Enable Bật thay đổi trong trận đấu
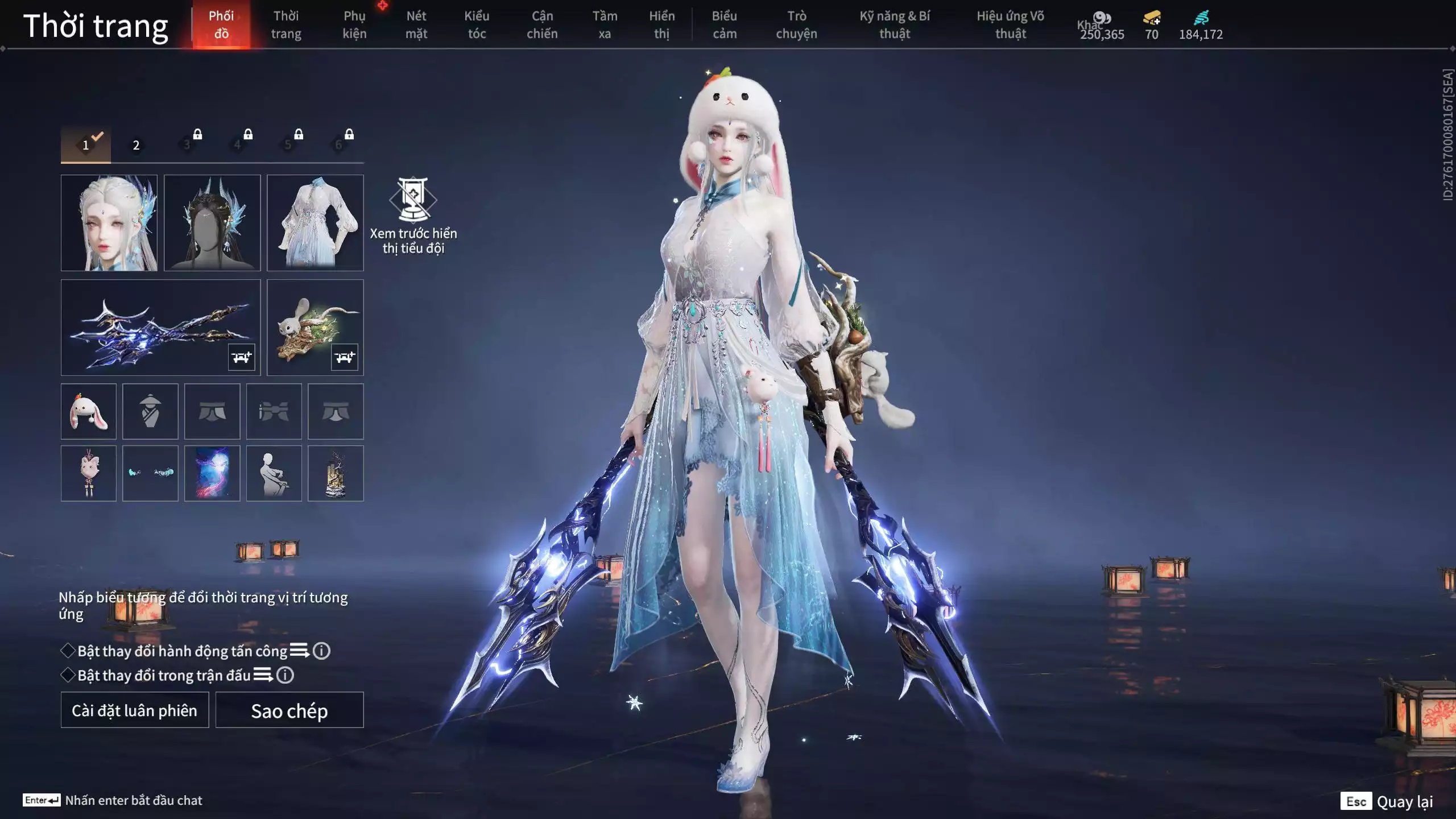This screenshot has width=1456, height=819. [x=68, y=675]
